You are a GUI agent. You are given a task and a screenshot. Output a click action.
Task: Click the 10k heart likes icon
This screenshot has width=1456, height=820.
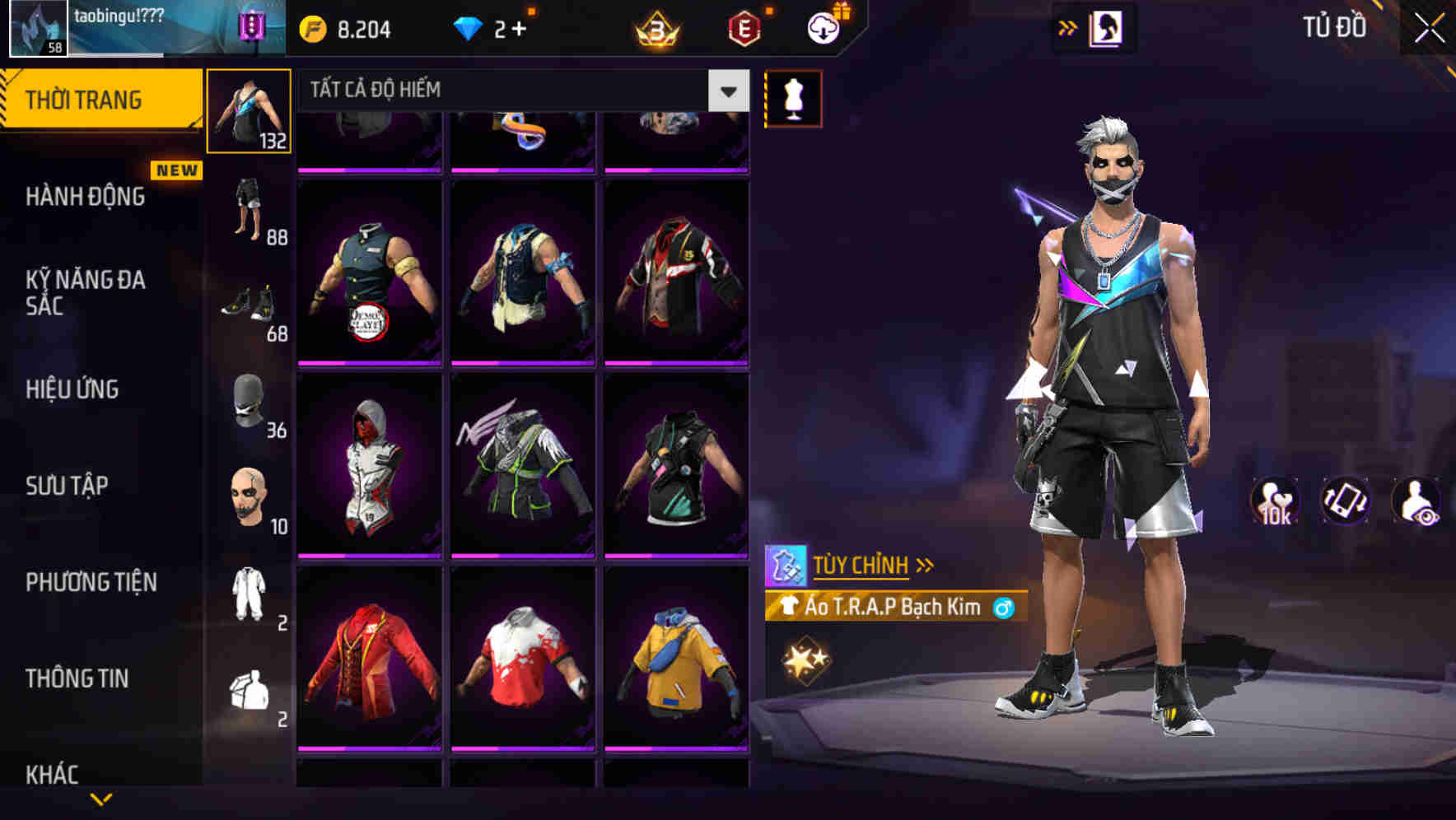(x=1273, y=501)
